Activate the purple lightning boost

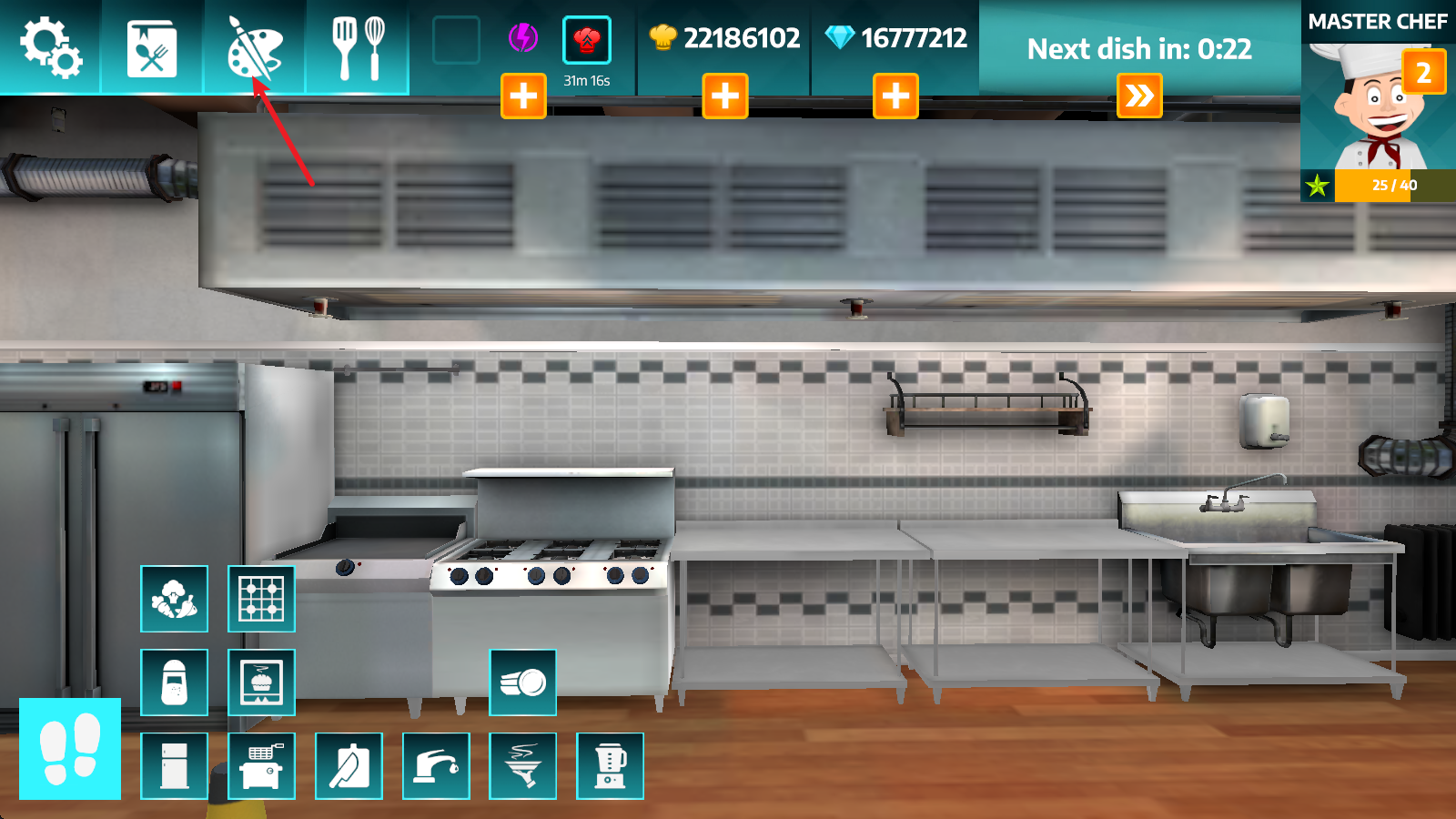[523, 38]
